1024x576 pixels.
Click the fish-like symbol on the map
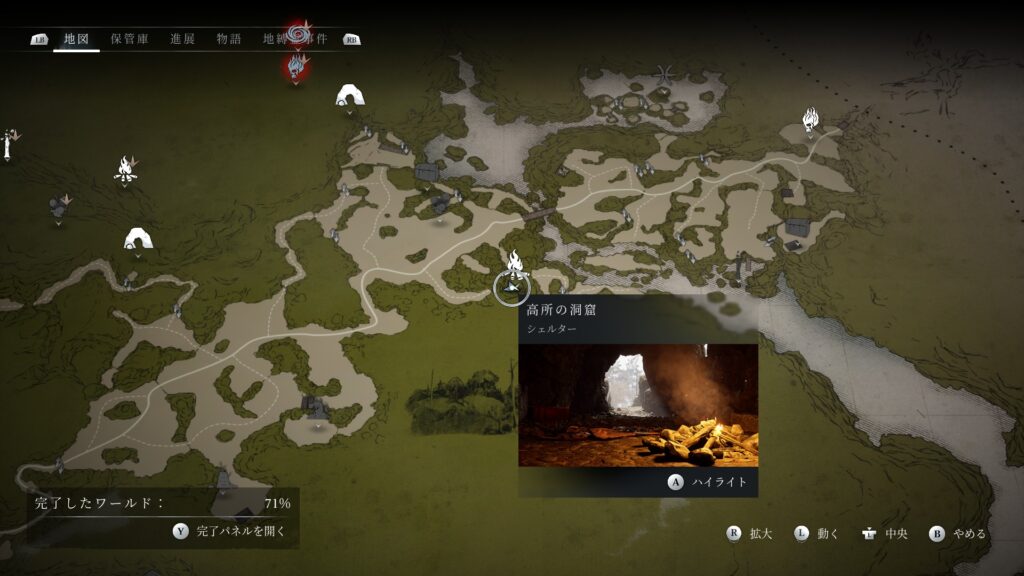click(x=665, y=73)
